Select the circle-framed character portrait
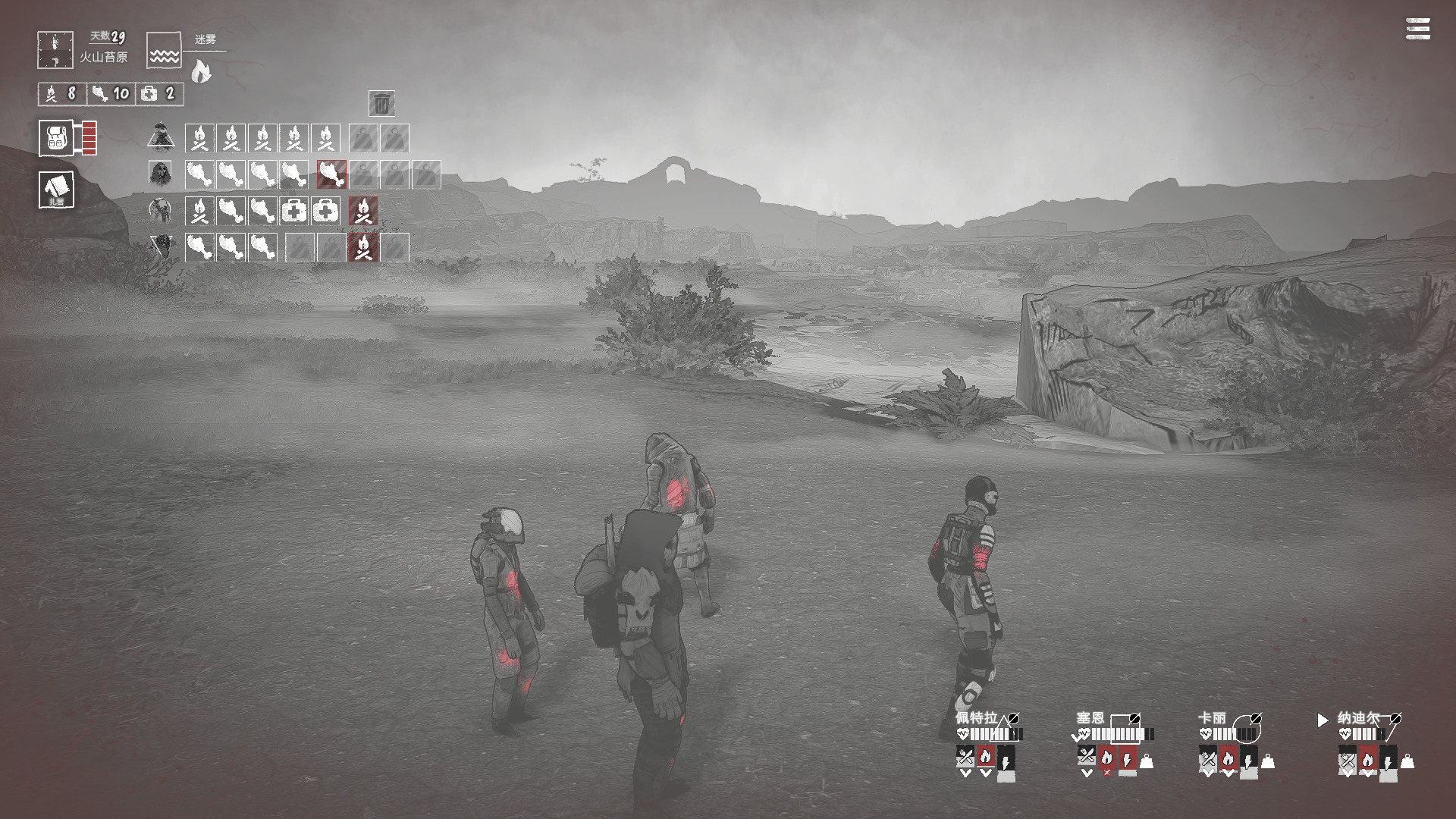This screenshot has width=1456, height=819. 160,209
